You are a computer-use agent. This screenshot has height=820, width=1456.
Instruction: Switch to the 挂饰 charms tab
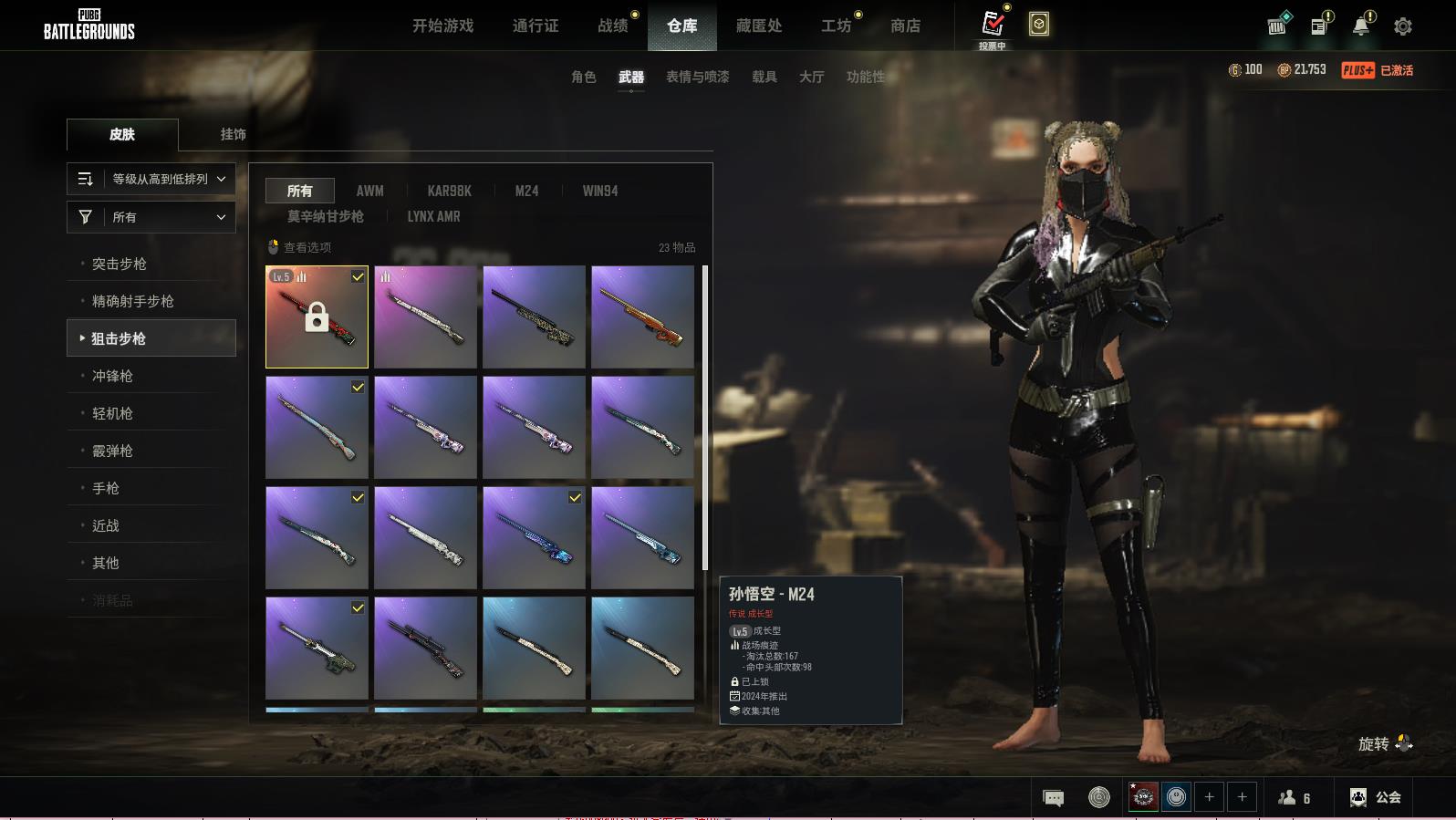pos(233,134)
